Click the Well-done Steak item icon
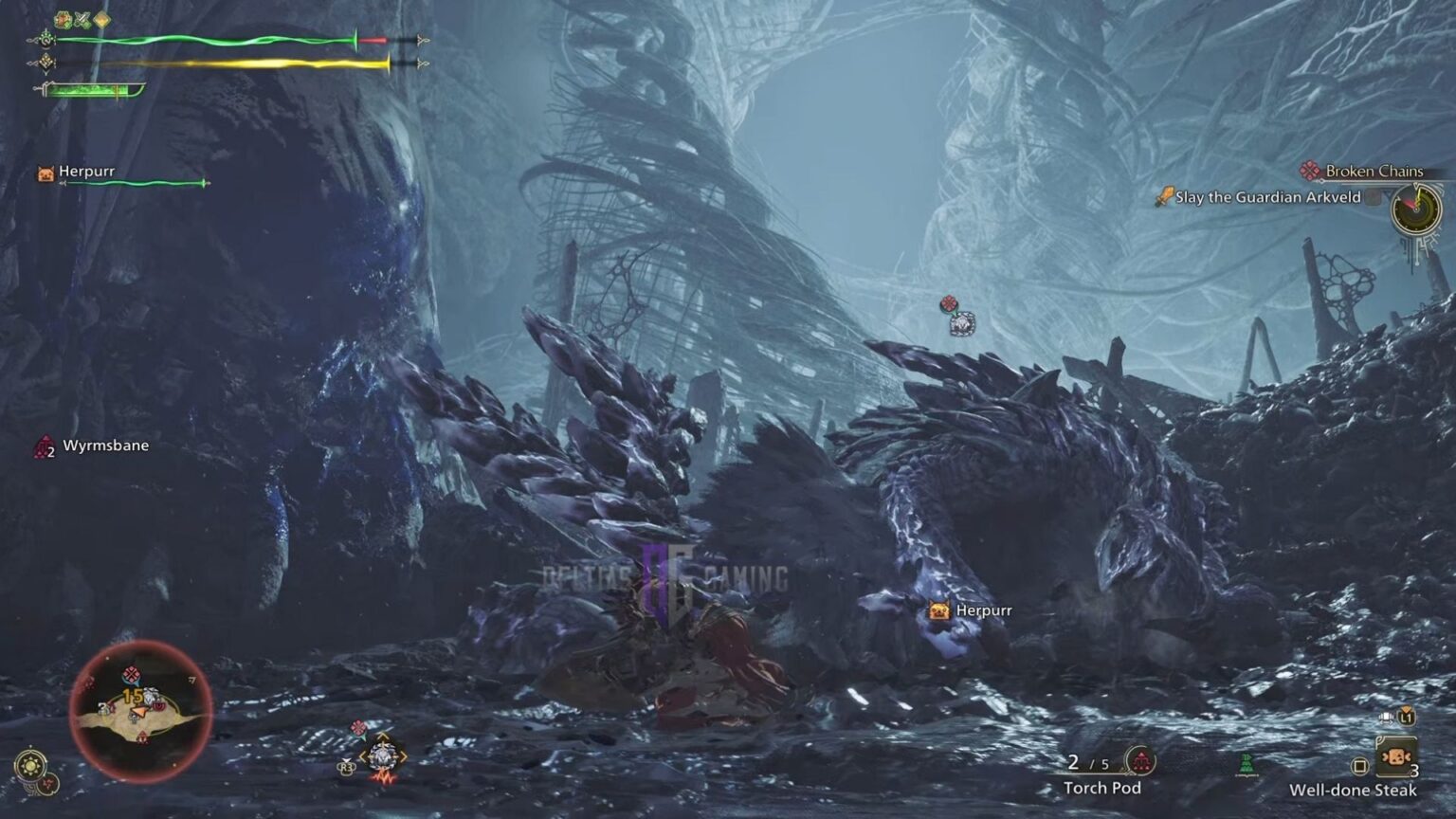Image resolution: width=1456 pixels, height=819 pixels. 1396,755
